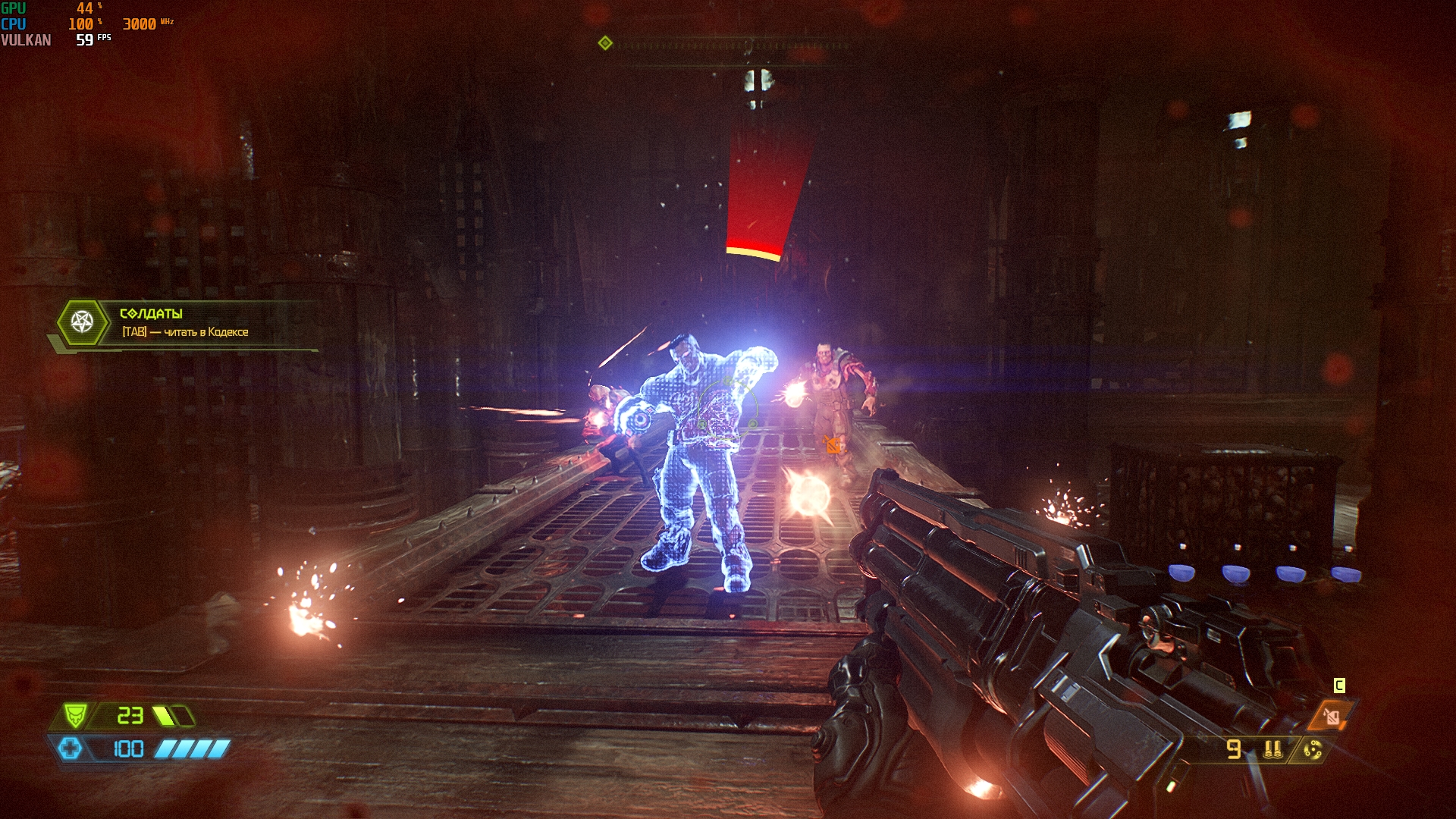Select the orange chainsaw fuel icon
This screenshot has width=1456, height=819.
[x=1332, y=715]
